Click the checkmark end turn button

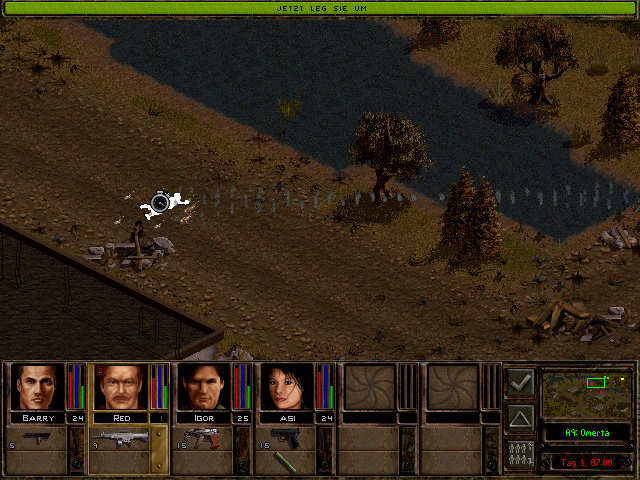520,381
